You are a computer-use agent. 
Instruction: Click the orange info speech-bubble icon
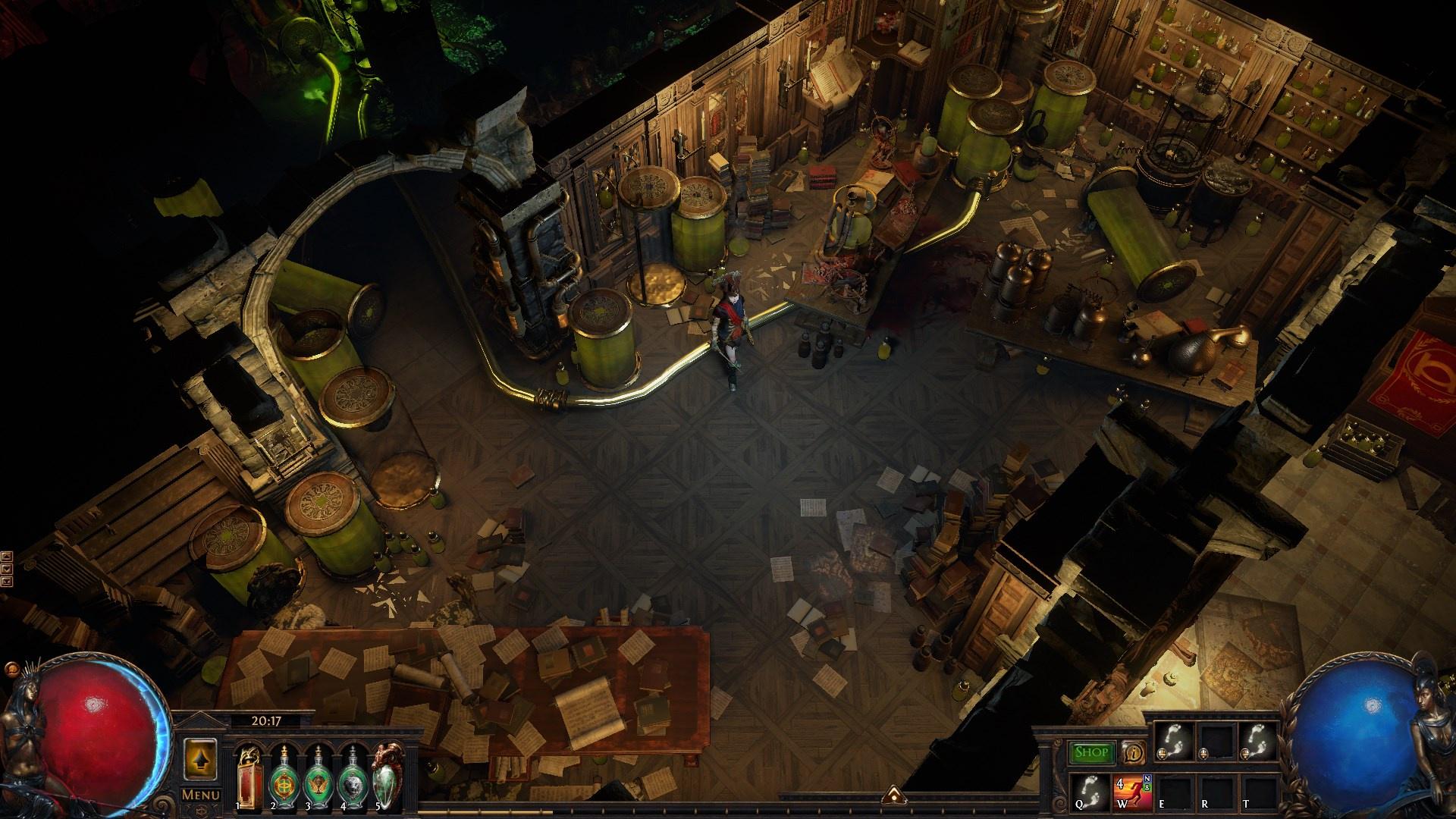[1134, 752]
